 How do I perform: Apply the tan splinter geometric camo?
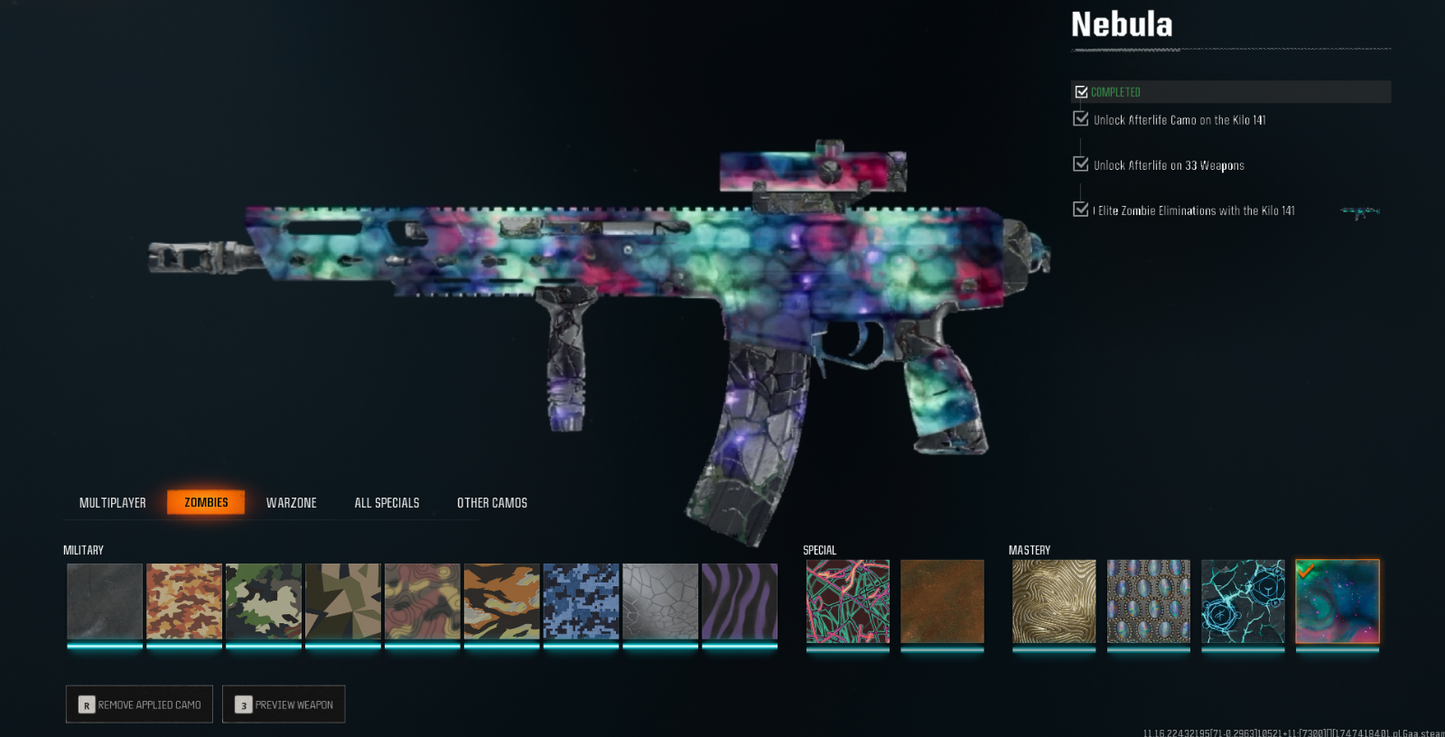point(342,602)
